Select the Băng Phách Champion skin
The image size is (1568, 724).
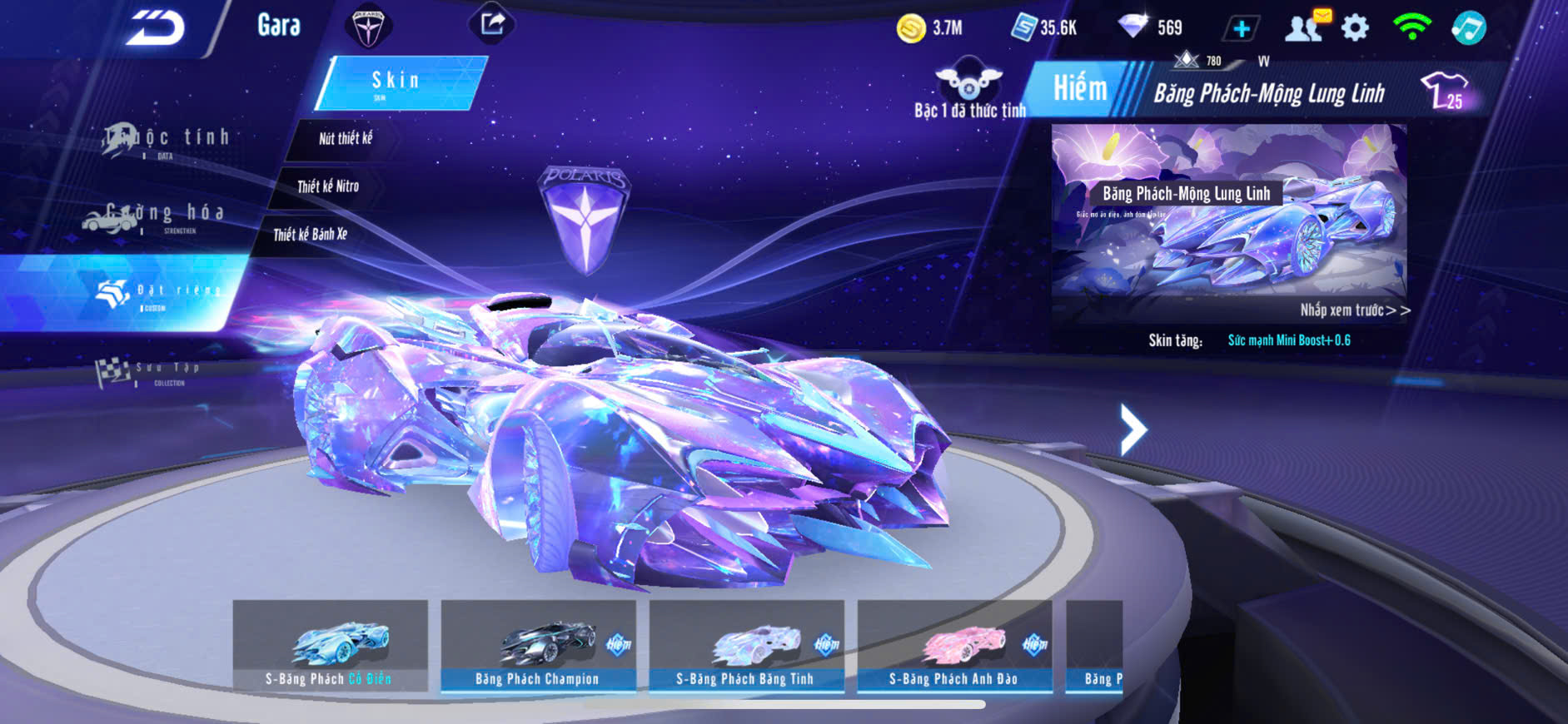click(x=538, y=646)
